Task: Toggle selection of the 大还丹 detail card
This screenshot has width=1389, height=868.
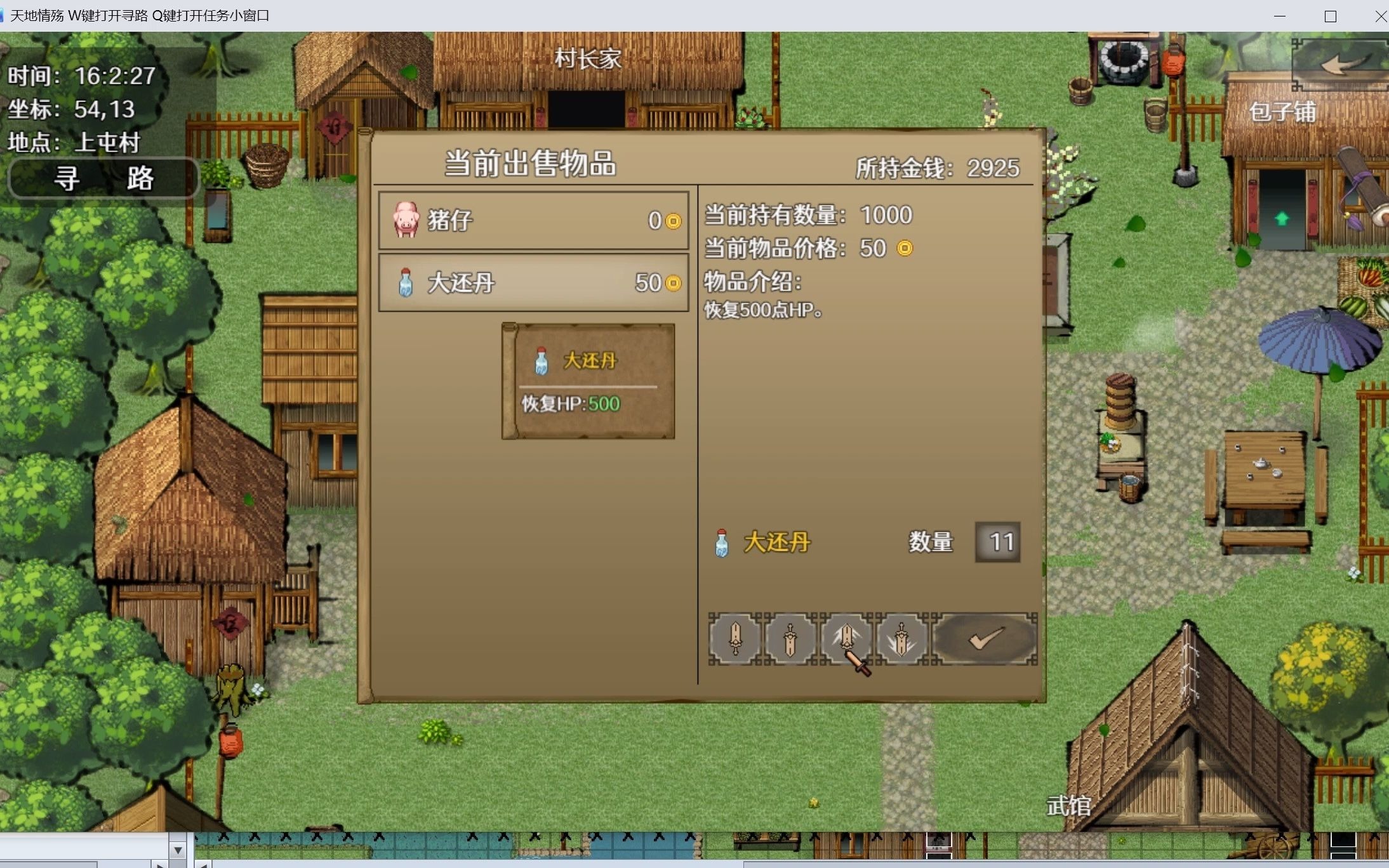Action: (x=587, y=381)
